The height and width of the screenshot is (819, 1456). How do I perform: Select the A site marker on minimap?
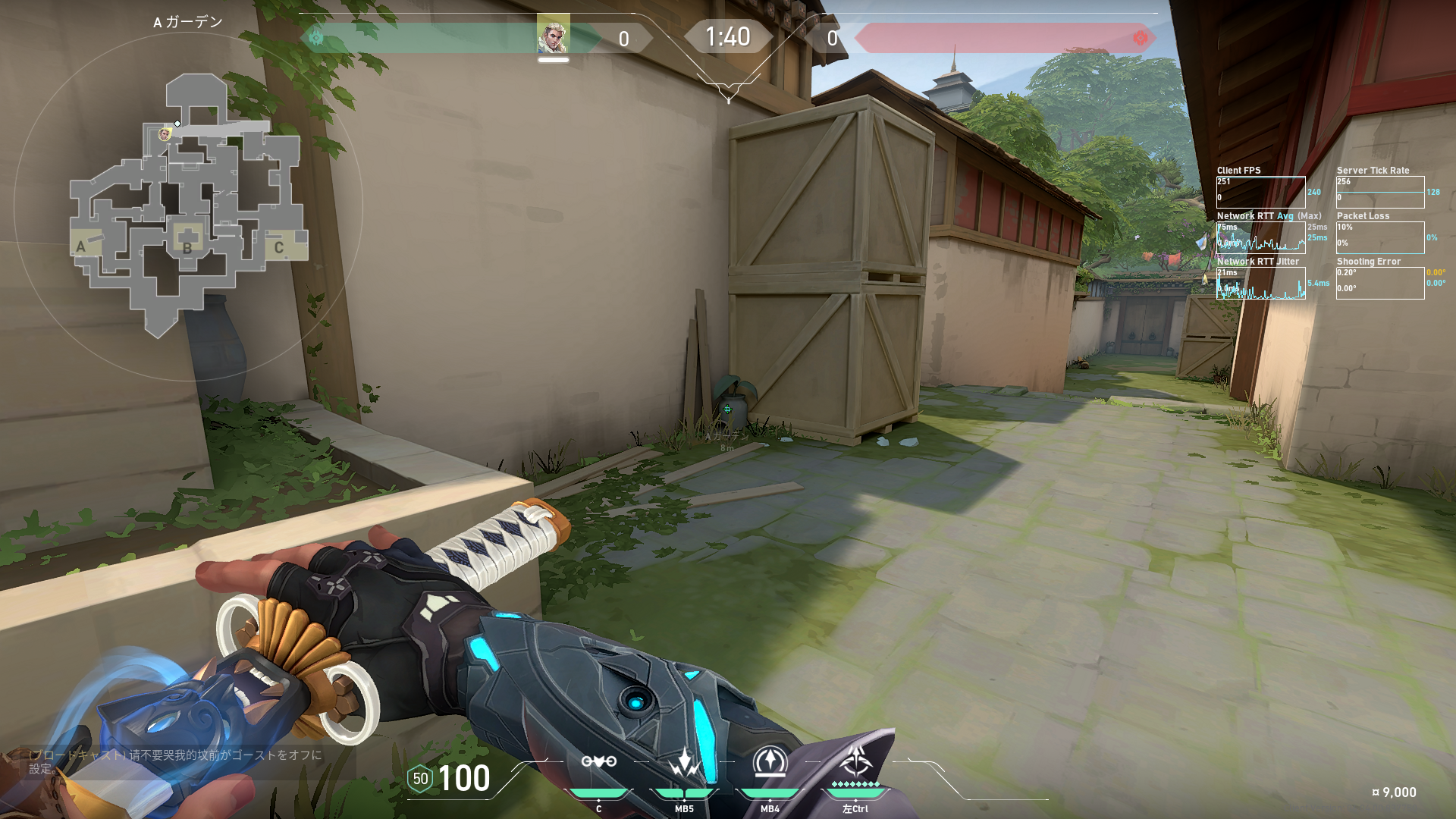81,246
